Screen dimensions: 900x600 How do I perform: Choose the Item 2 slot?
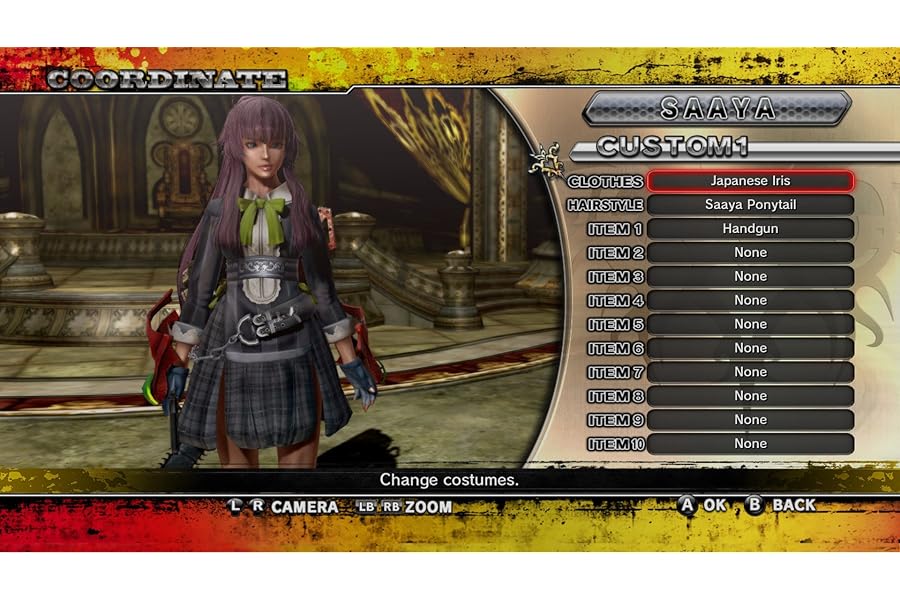[750, 253]
